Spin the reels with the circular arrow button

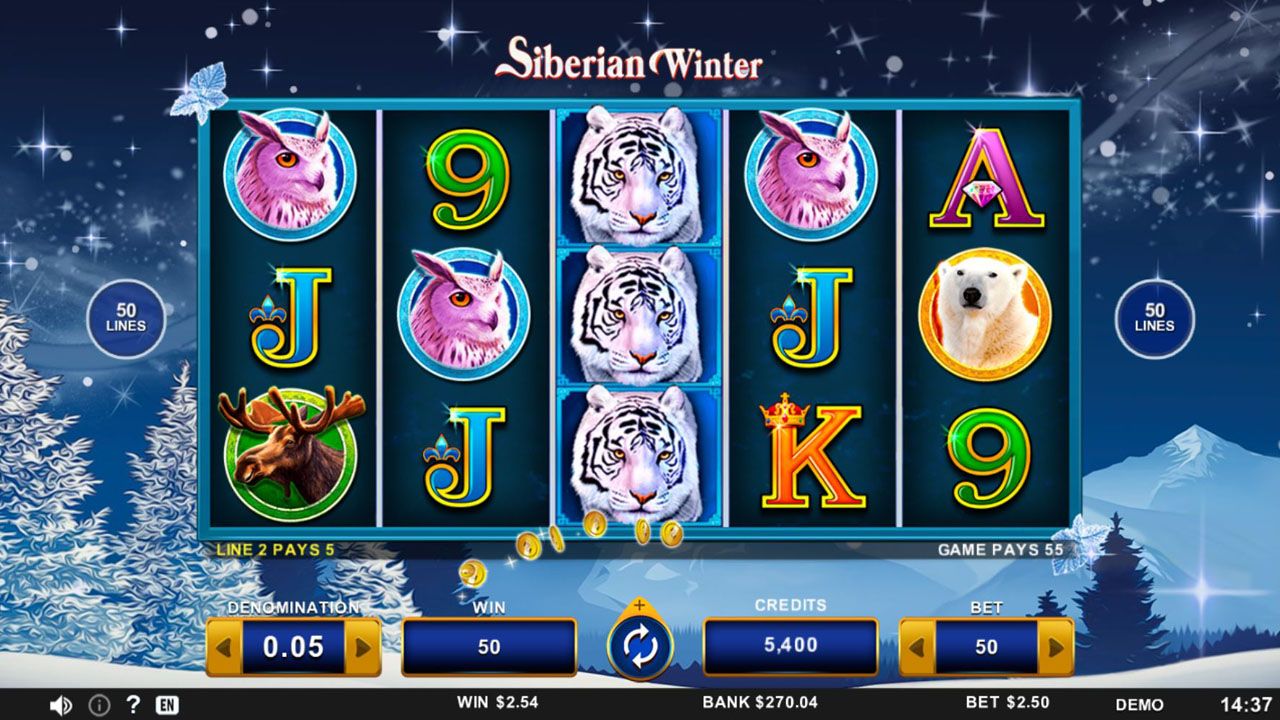coord(640,648)
